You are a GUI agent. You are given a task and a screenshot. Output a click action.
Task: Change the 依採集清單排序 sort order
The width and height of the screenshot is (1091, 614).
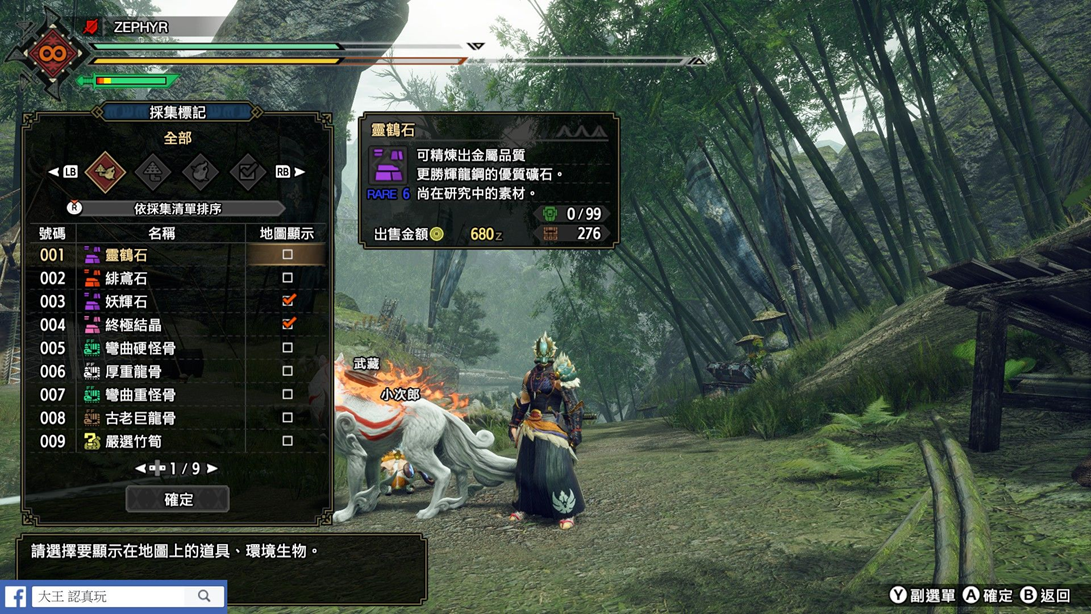pyautogui.click(x=177, y=208)
